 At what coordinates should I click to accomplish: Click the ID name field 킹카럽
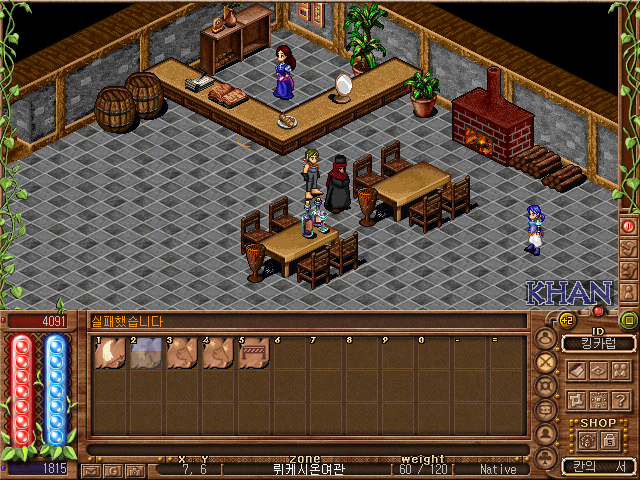[599, 344]
